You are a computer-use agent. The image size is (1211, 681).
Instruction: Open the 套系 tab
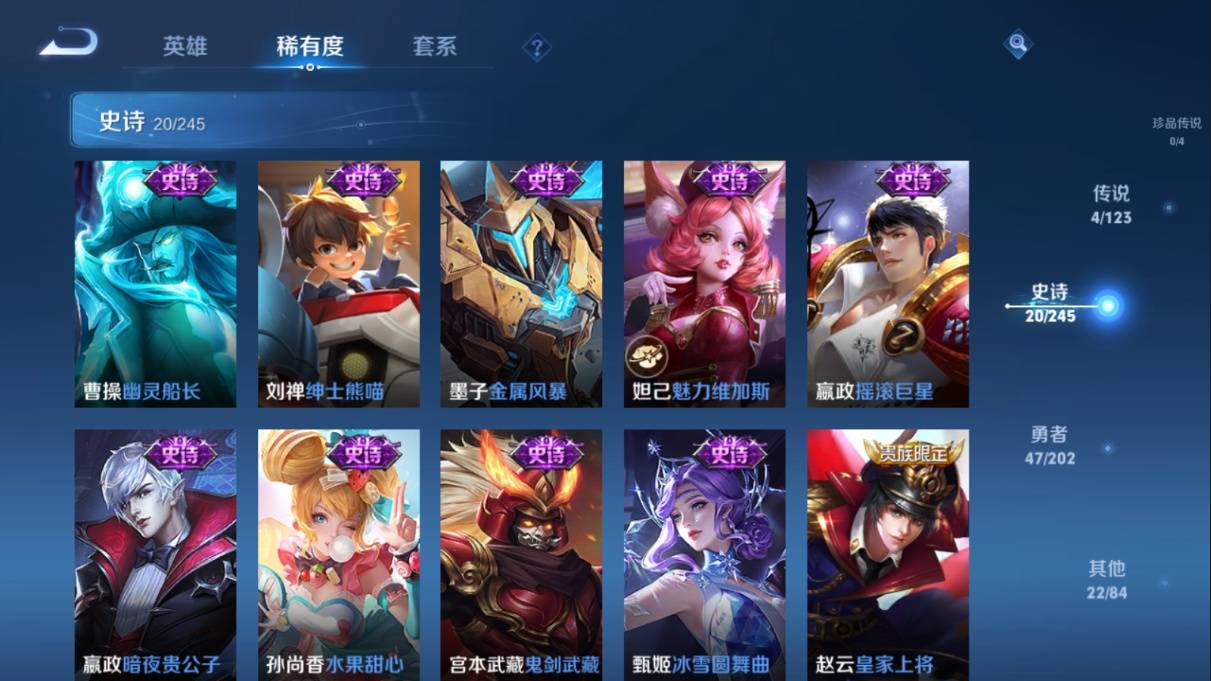click(x=434, y=46)
